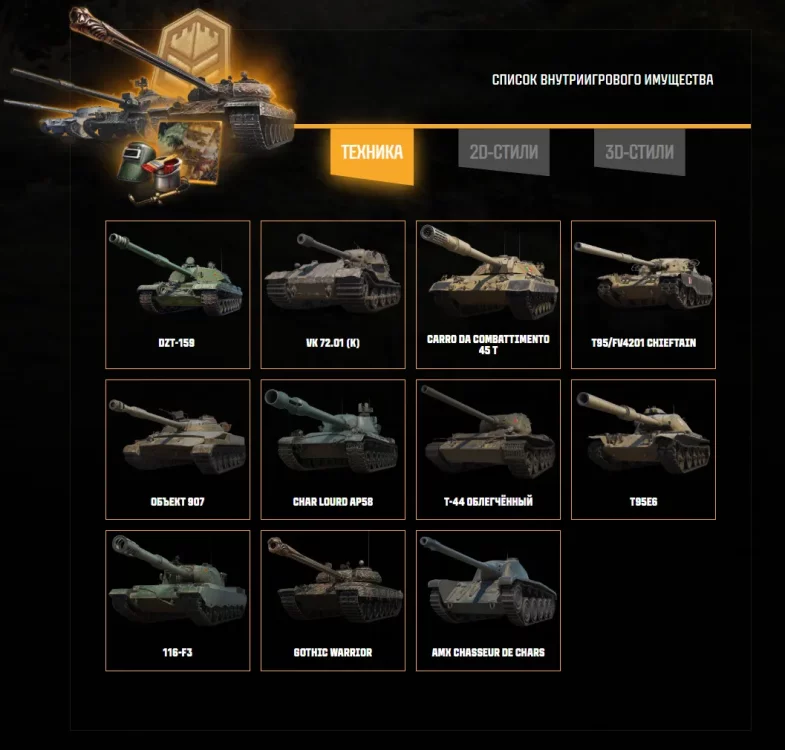Image resolution: width=785 pixels, height=750 pixels.
Task: Pick the Carro da Combattimento 45 t tile
Action: [488, 294]
